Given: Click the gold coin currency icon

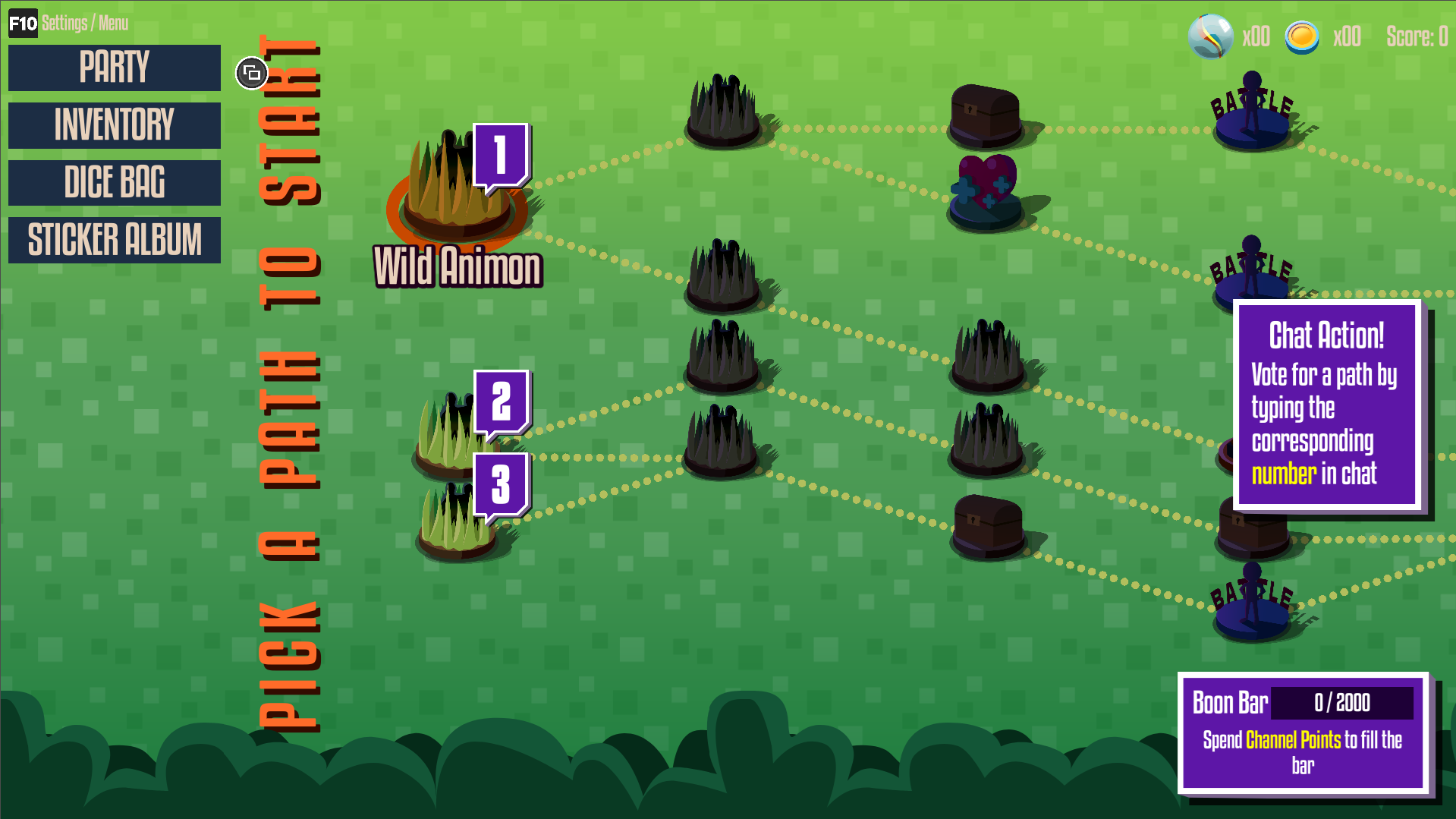Looking at the screenshot, I should [1303, 36].
